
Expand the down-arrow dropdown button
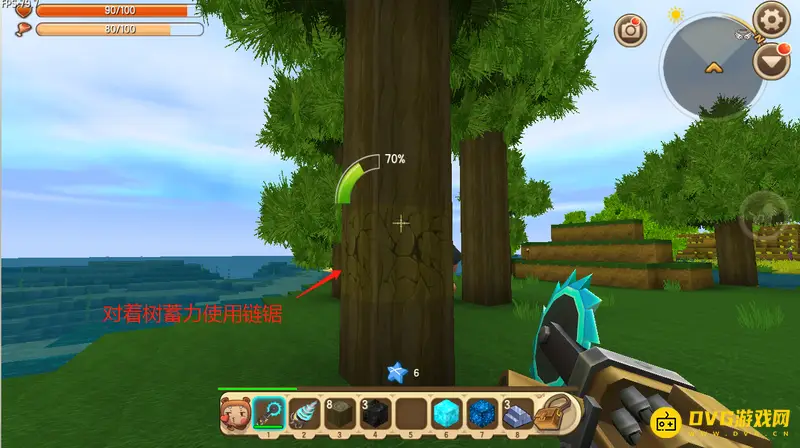[770, 64]
